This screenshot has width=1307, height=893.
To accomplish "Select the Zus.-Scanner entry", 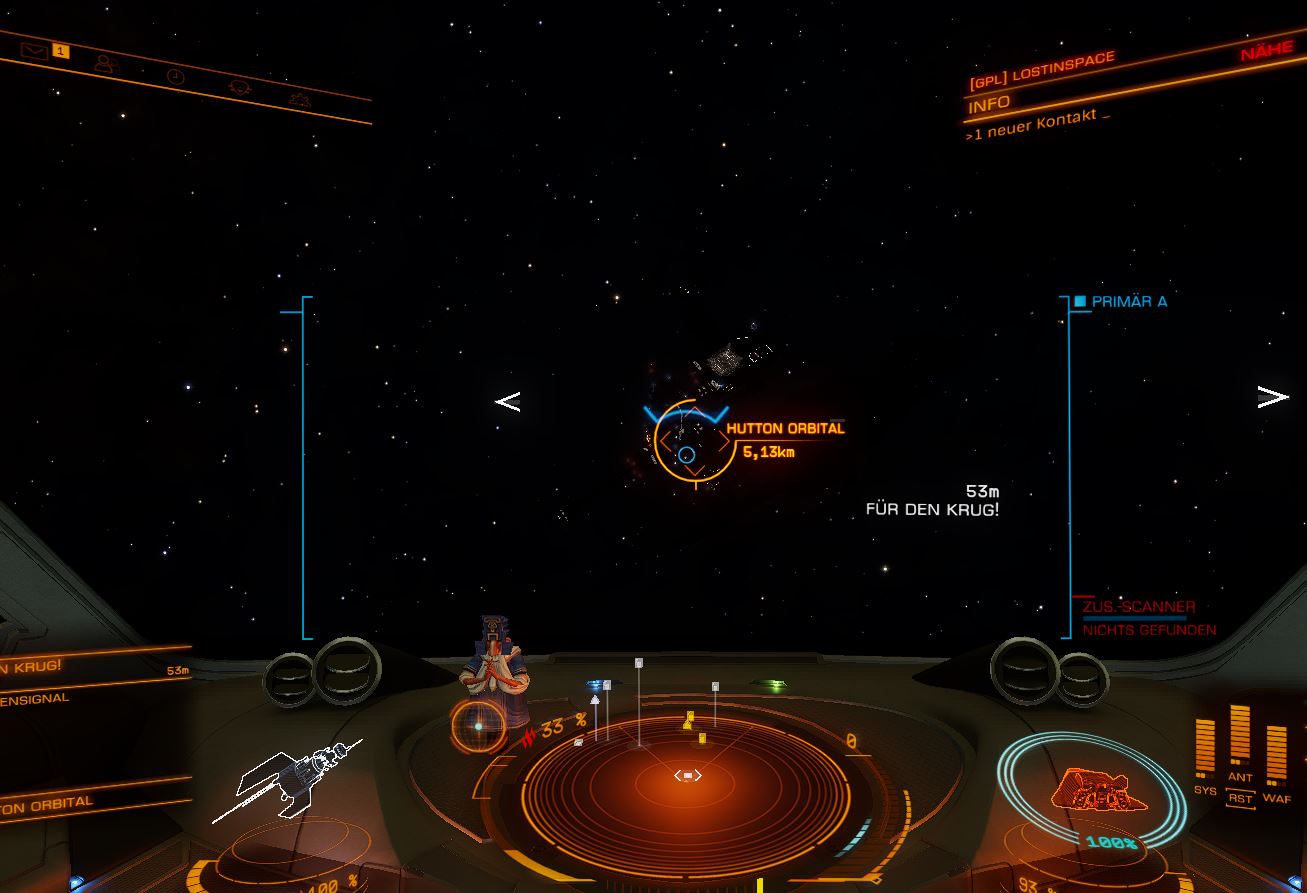I will [x=1138, y=607].
